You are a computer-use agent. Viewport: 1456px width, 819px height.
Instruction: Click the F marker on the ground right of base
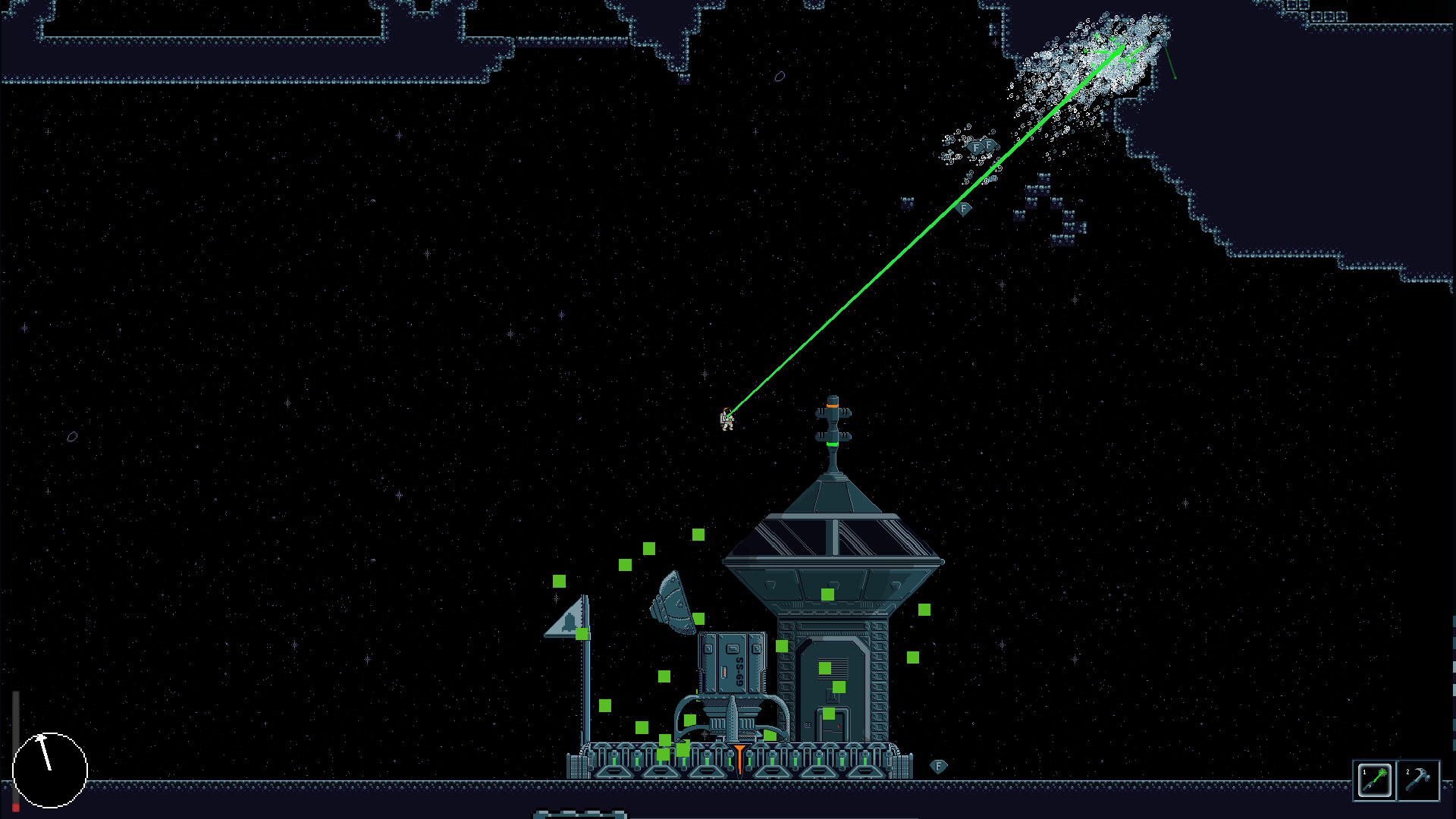pyautogui.click(x=938, y=766)
